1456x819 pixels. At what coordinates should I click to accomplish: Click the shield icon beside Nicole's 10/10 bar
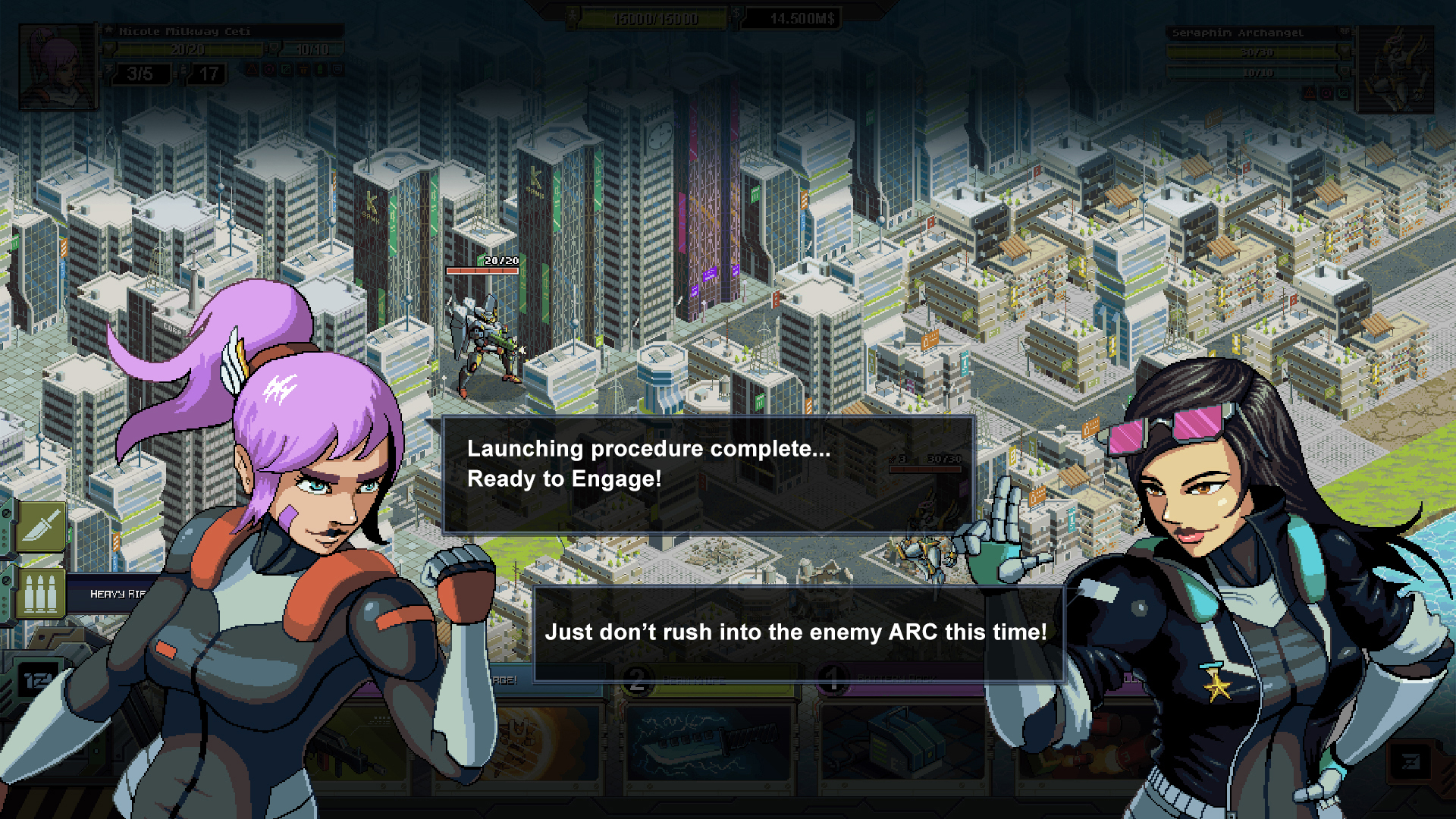pos(275,49)
